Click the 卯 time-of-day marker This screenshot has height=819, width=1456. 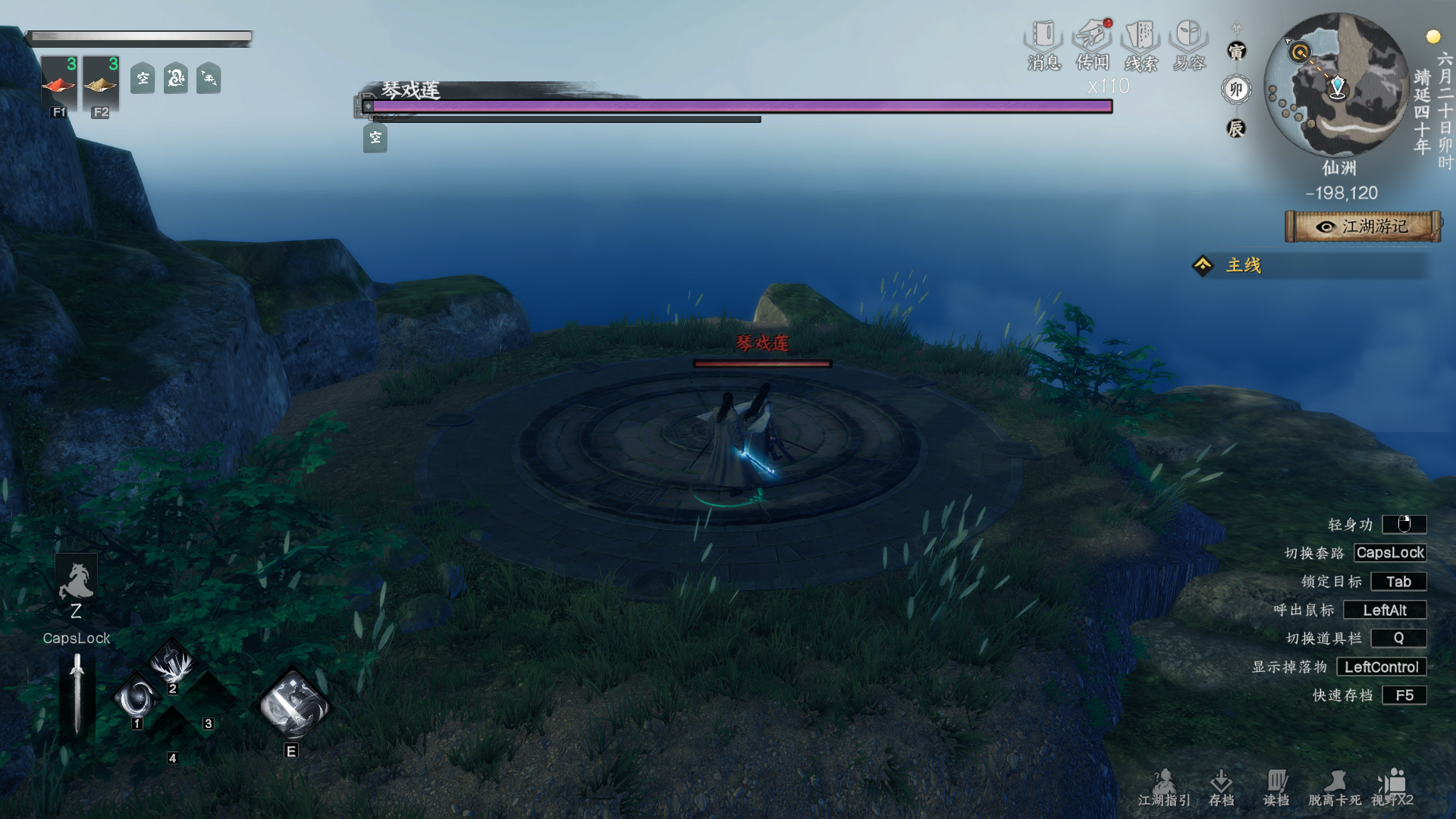(x=1236, y=89)
